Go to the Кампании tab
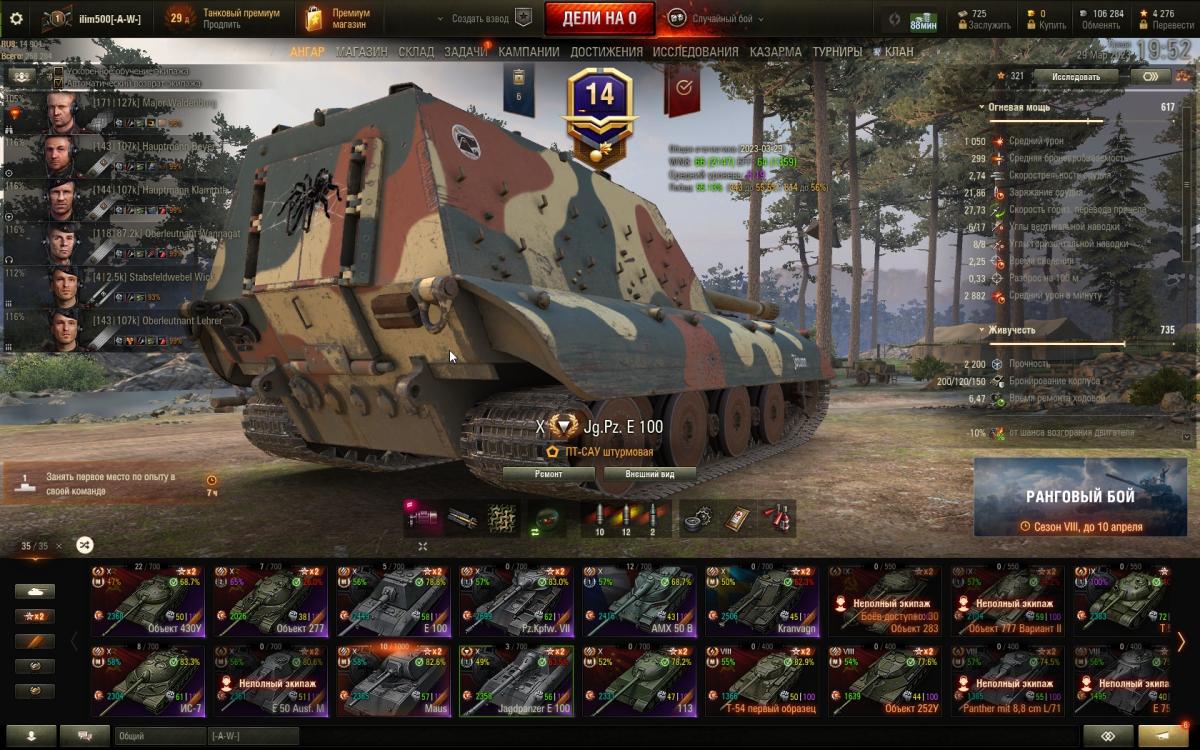Screen dimensions: 1200x750 coord(529,52)
